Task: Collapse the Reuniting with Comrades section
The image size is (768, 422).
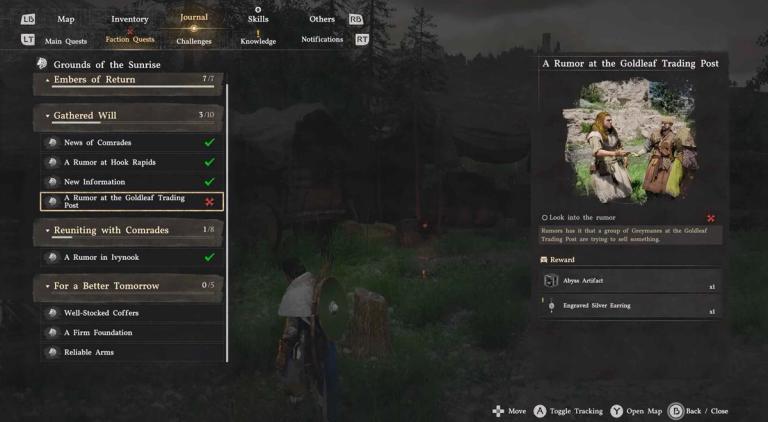Action: 128,231
